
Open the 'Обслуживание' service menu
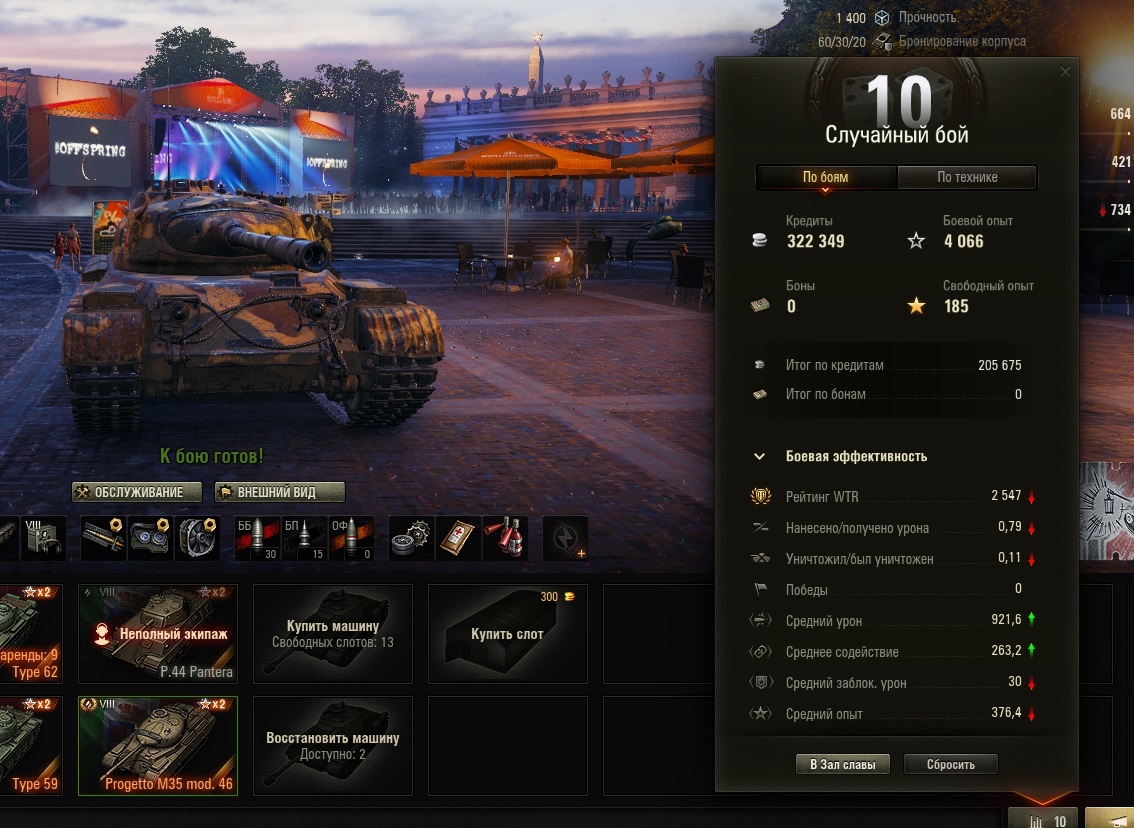point(137,492)
